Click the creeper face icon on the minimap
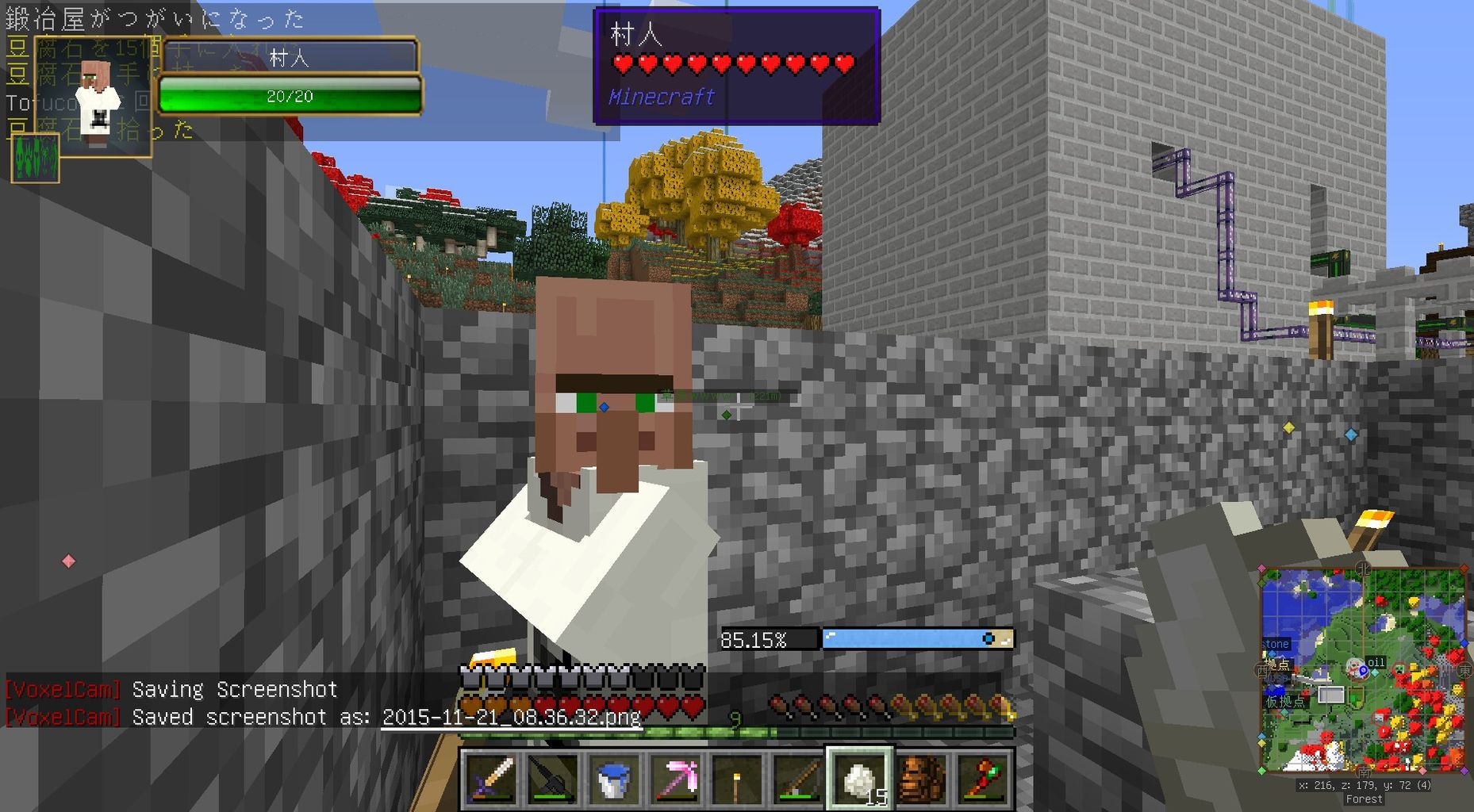 tap(1399, 670)
